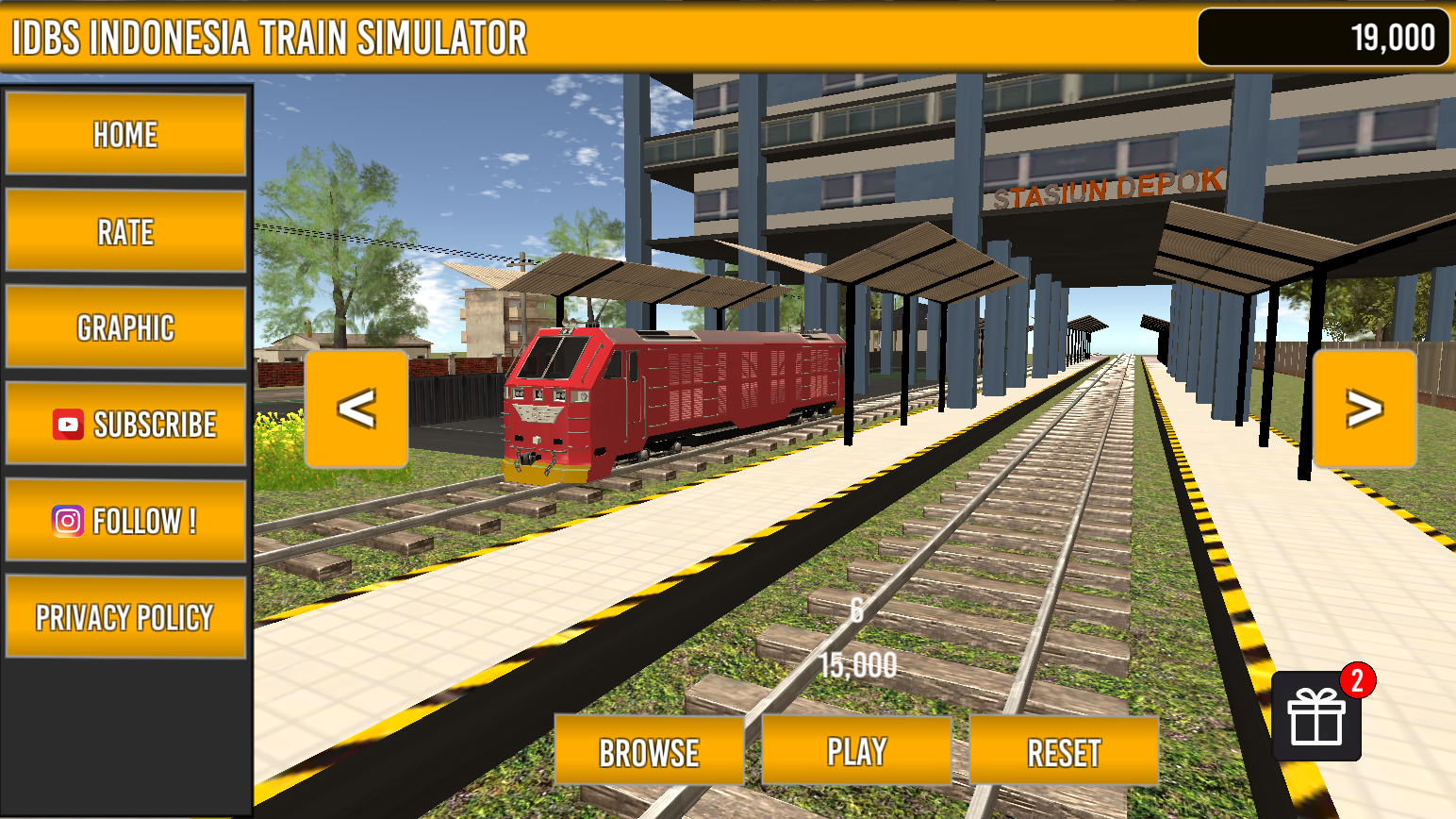Click the Browse button

point(649,751)
